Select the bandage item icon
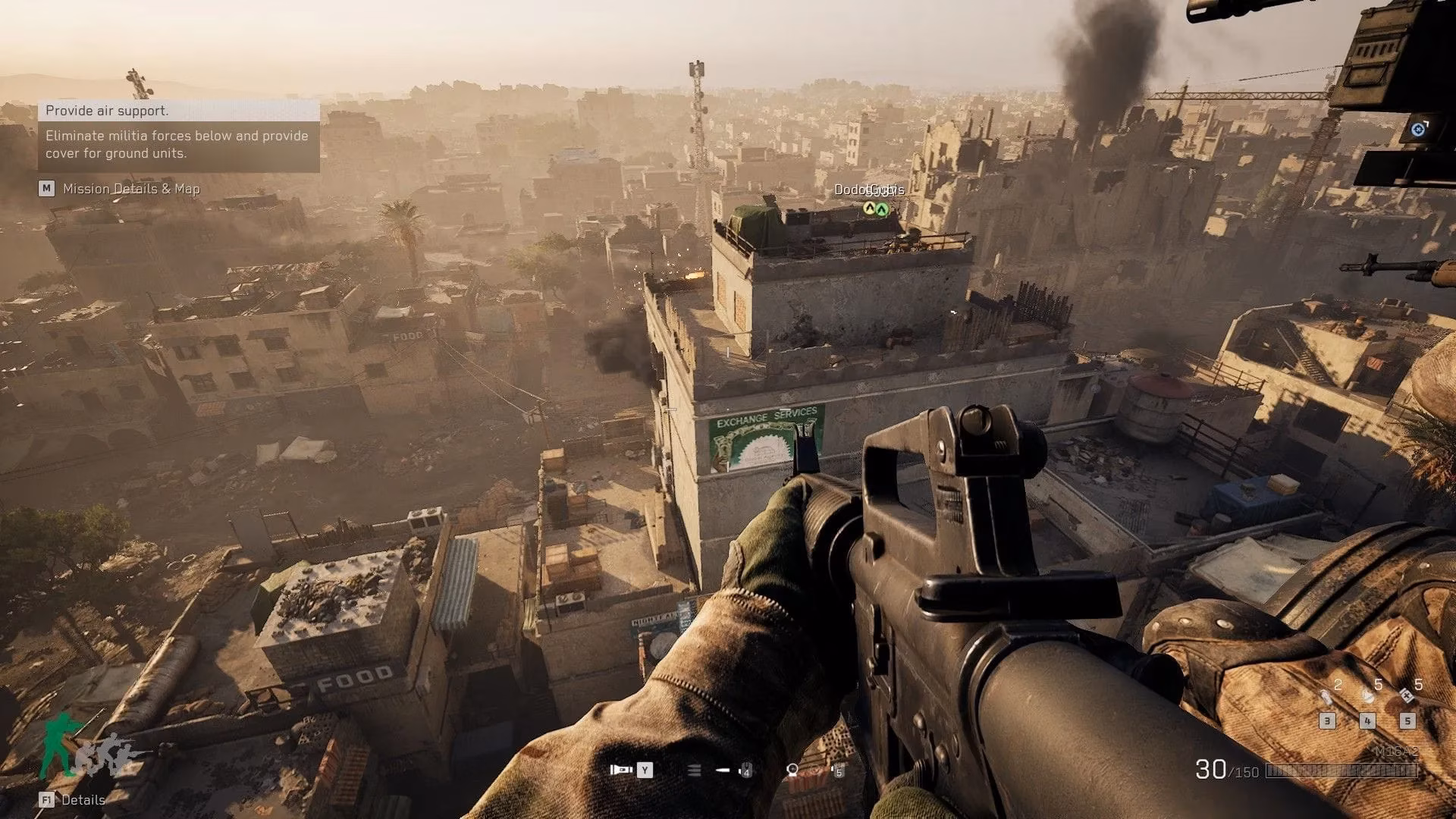The width and height of the screenshot is (1456, 819). click(x=1367, y=696)
